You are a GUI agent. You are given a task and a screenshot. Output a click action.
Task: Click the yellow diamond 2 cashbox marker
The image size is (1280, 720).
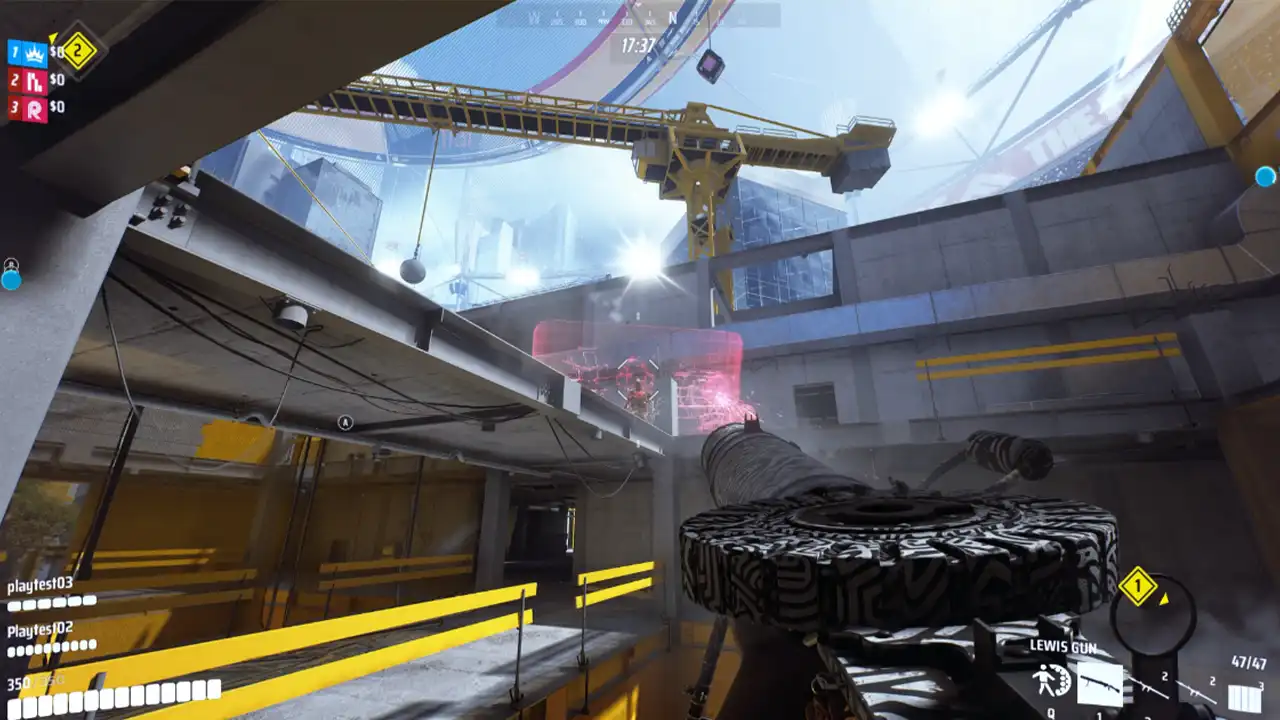click(x=77, y=47)
